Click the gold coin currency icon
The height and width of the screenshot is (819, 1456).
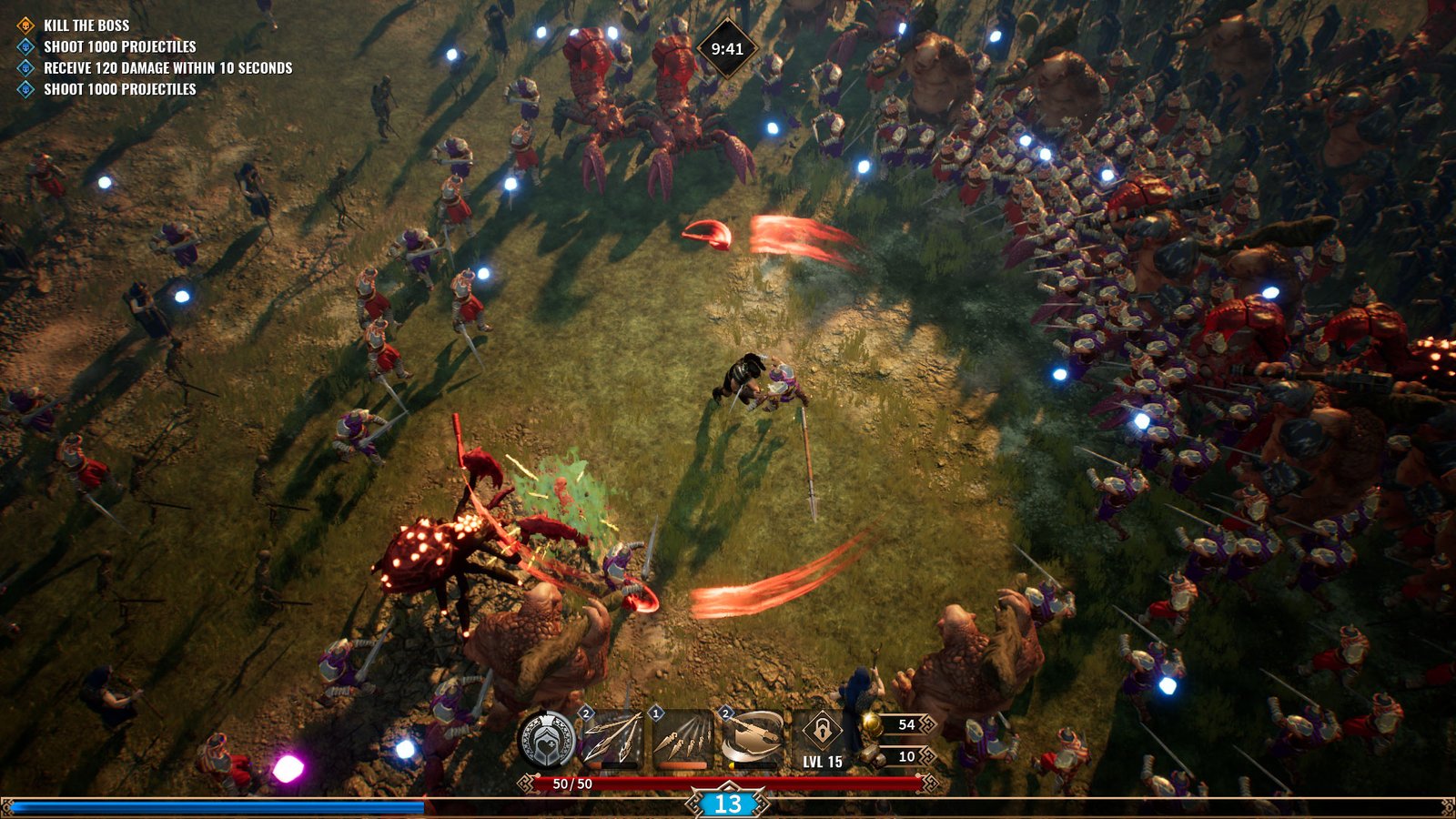point(872,724)
